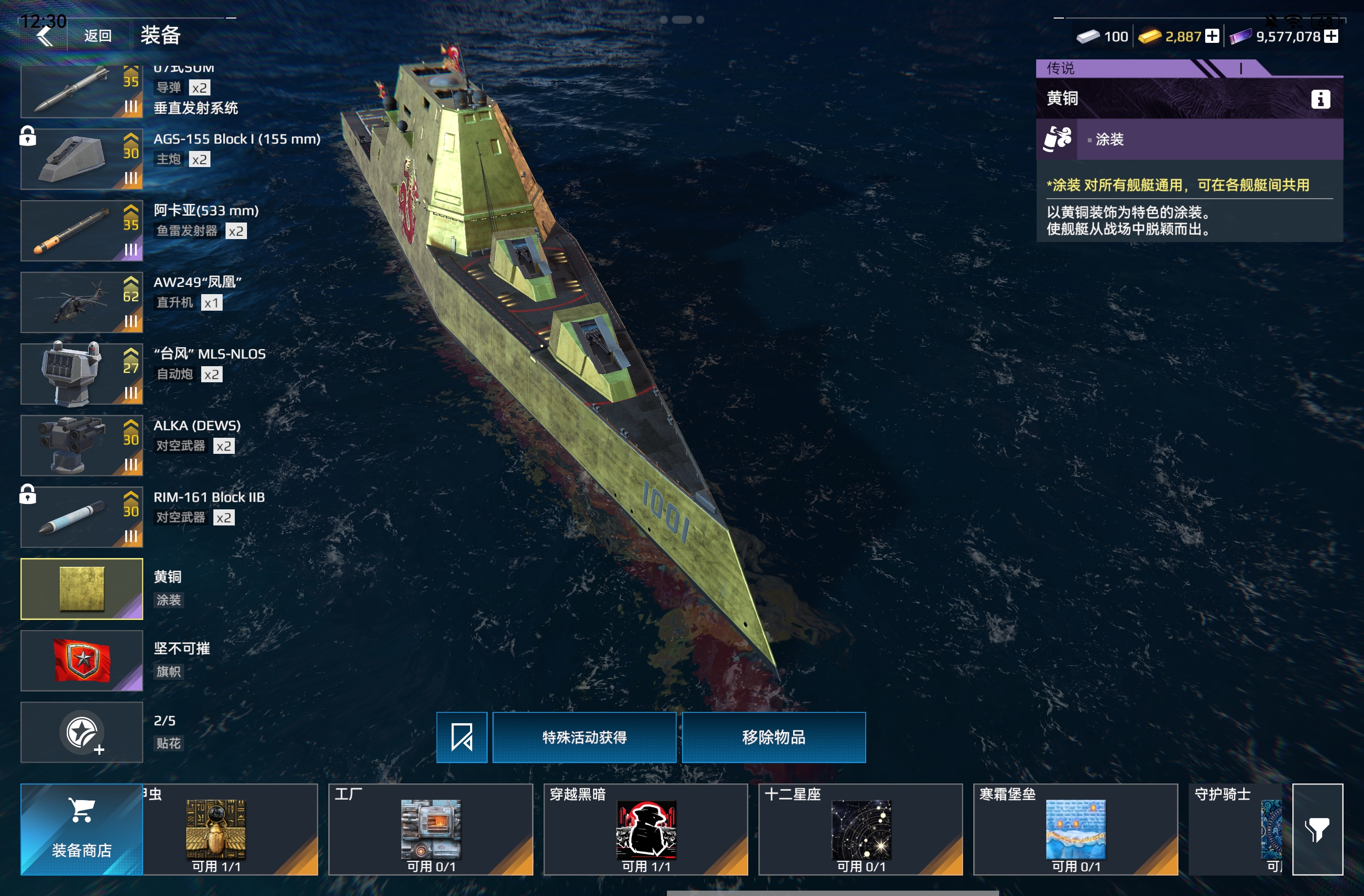The width and height of the screenshot is (1364, 896).
Task: Remove the item with 移除物品
Action: tap(774, 737)
